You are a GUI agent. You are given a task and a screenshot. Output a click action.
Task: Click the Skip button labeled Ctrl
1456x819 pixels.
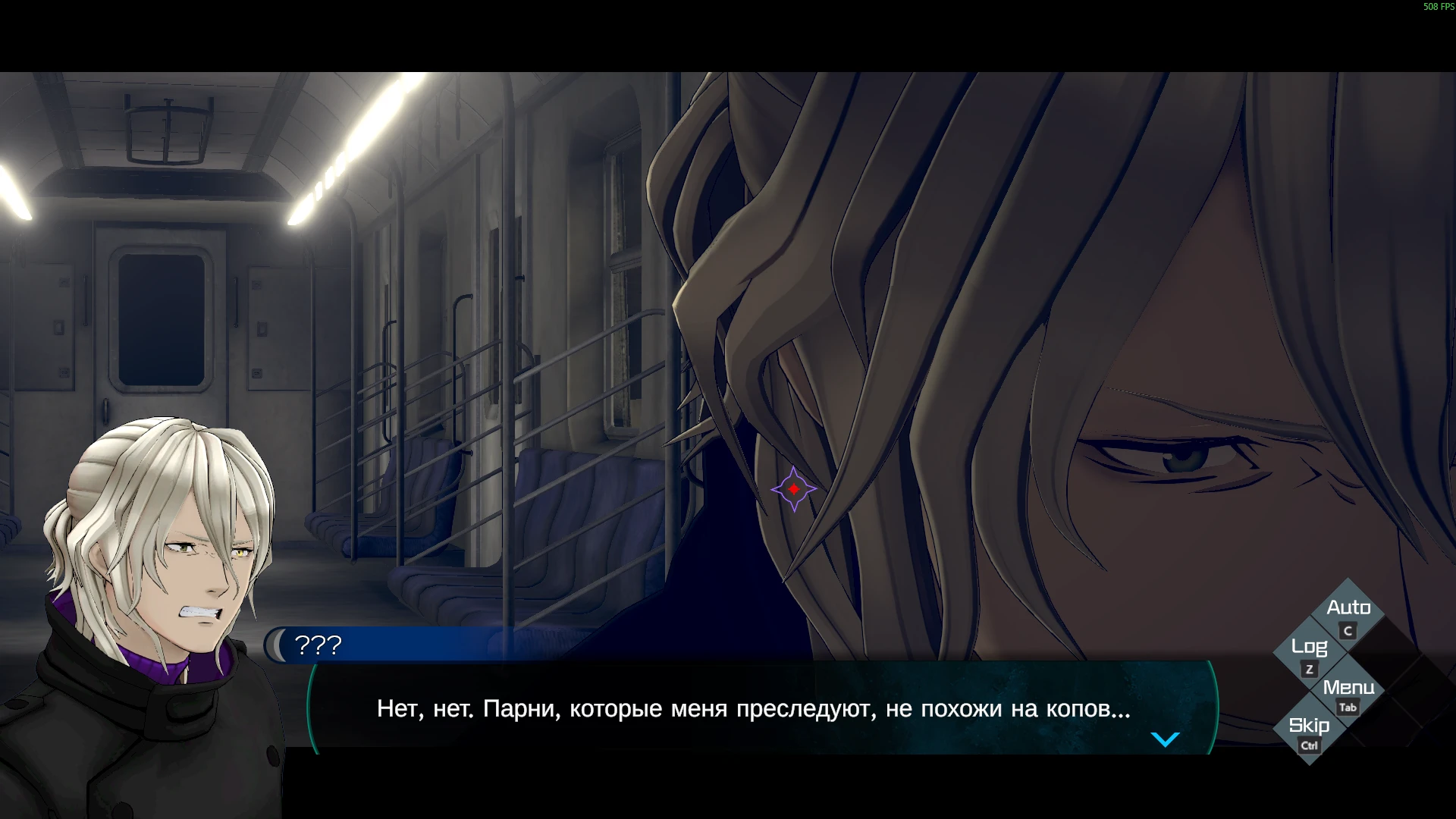pos(1310,744)
